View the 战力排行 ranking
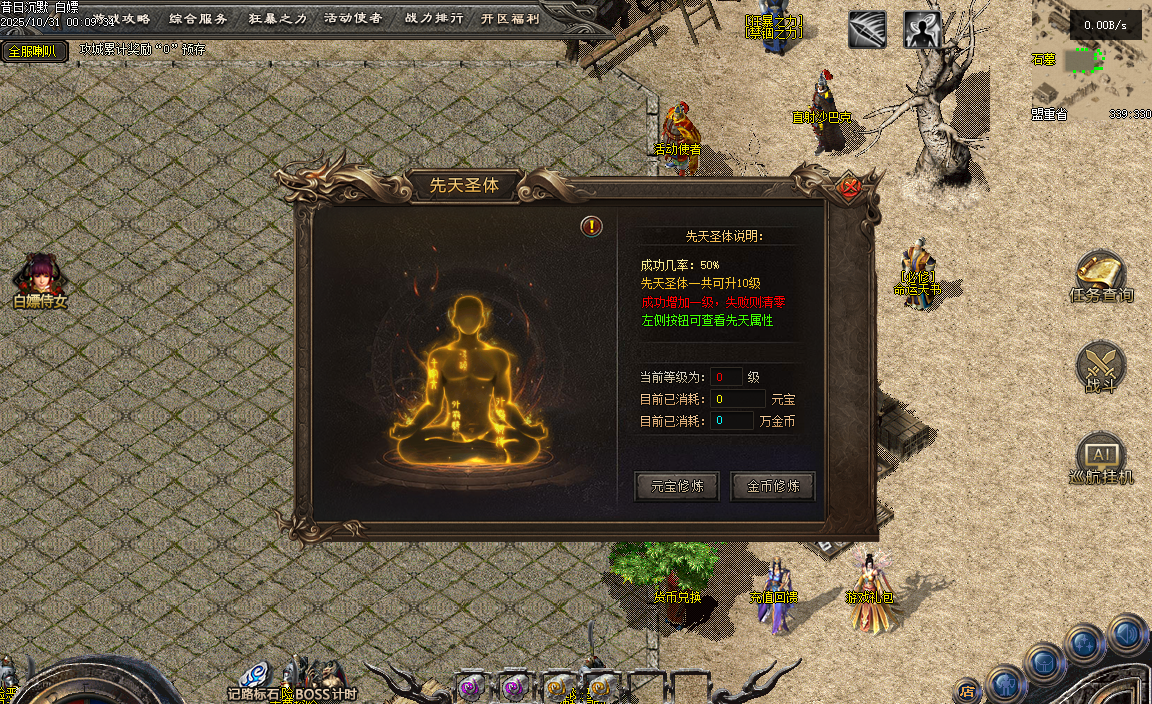The height and width of the screenshot is (704, 1152). coord(433,18)
